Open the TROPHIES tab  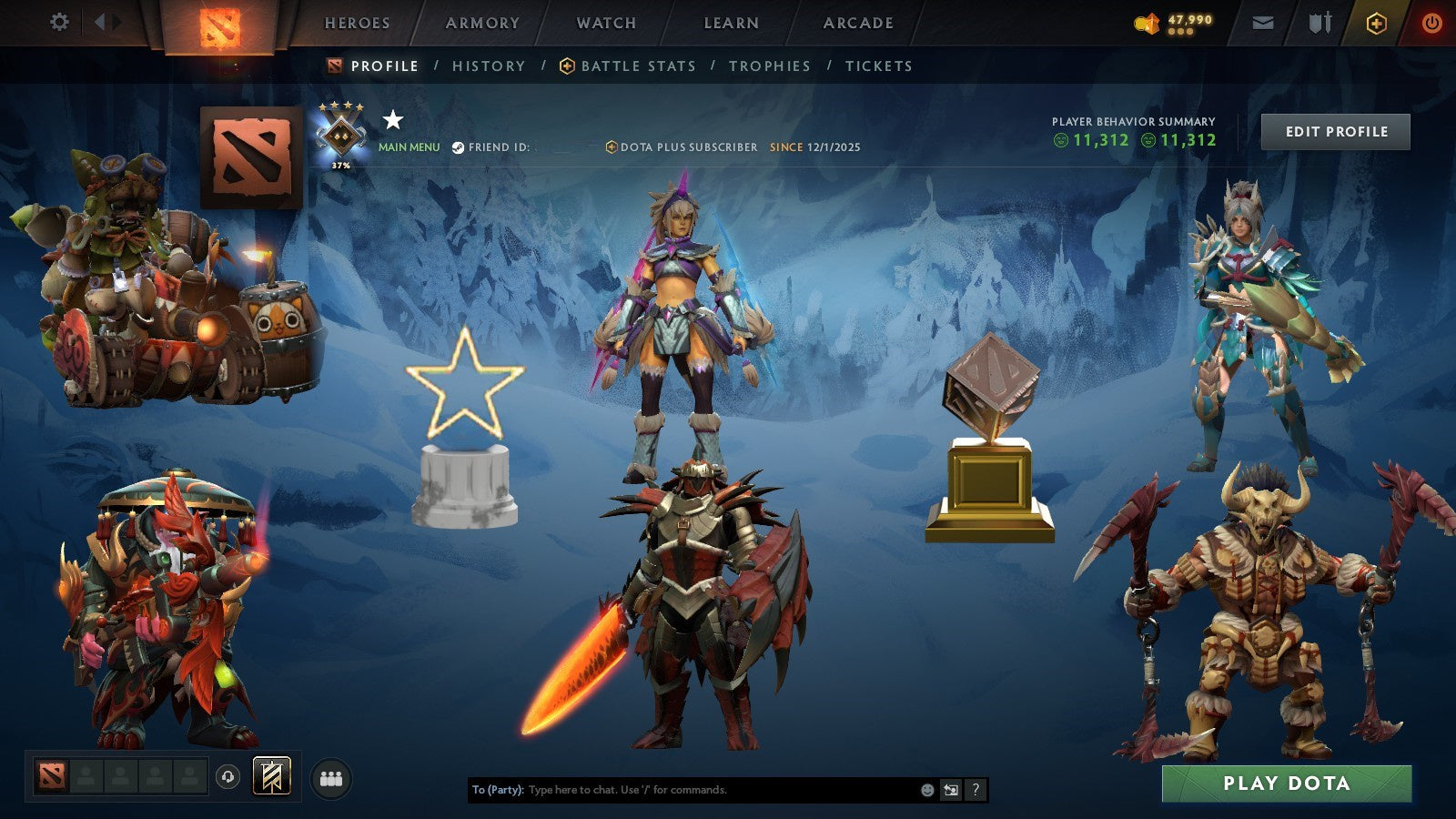[770, 66]
